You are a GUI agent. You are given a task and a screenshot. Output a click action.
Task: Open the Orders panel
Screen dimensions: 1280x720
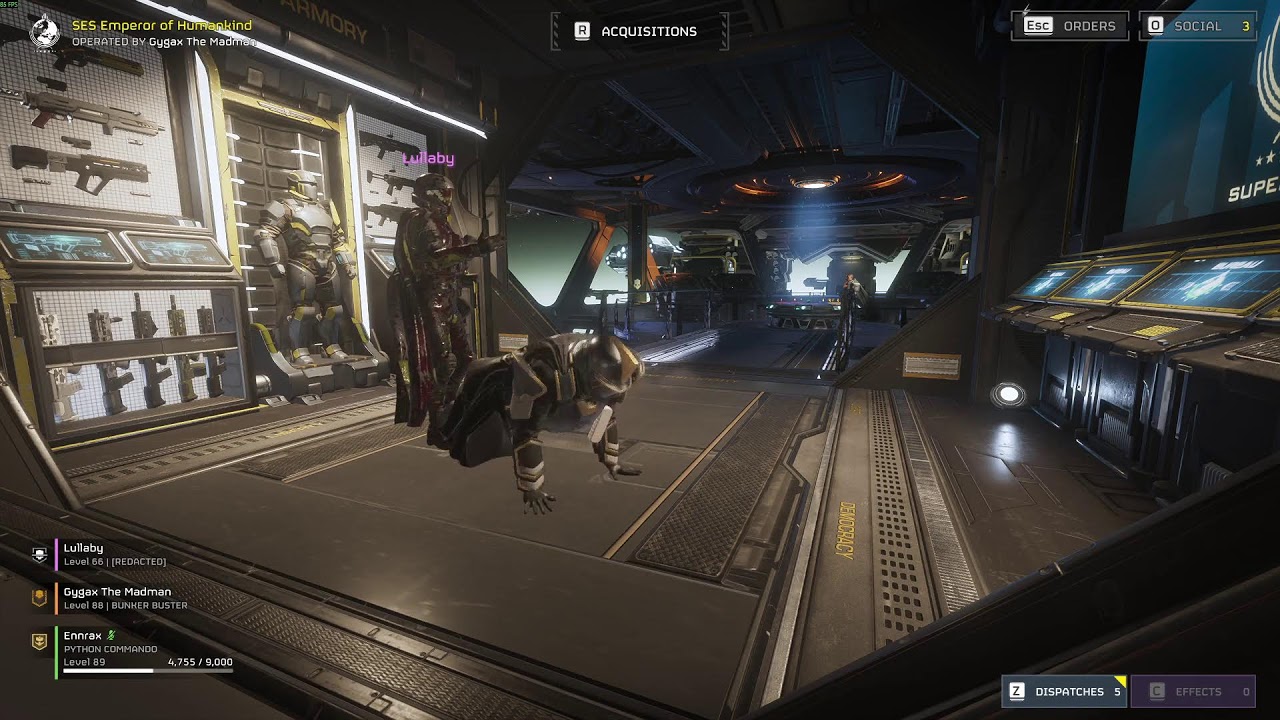pos(1070,26)
